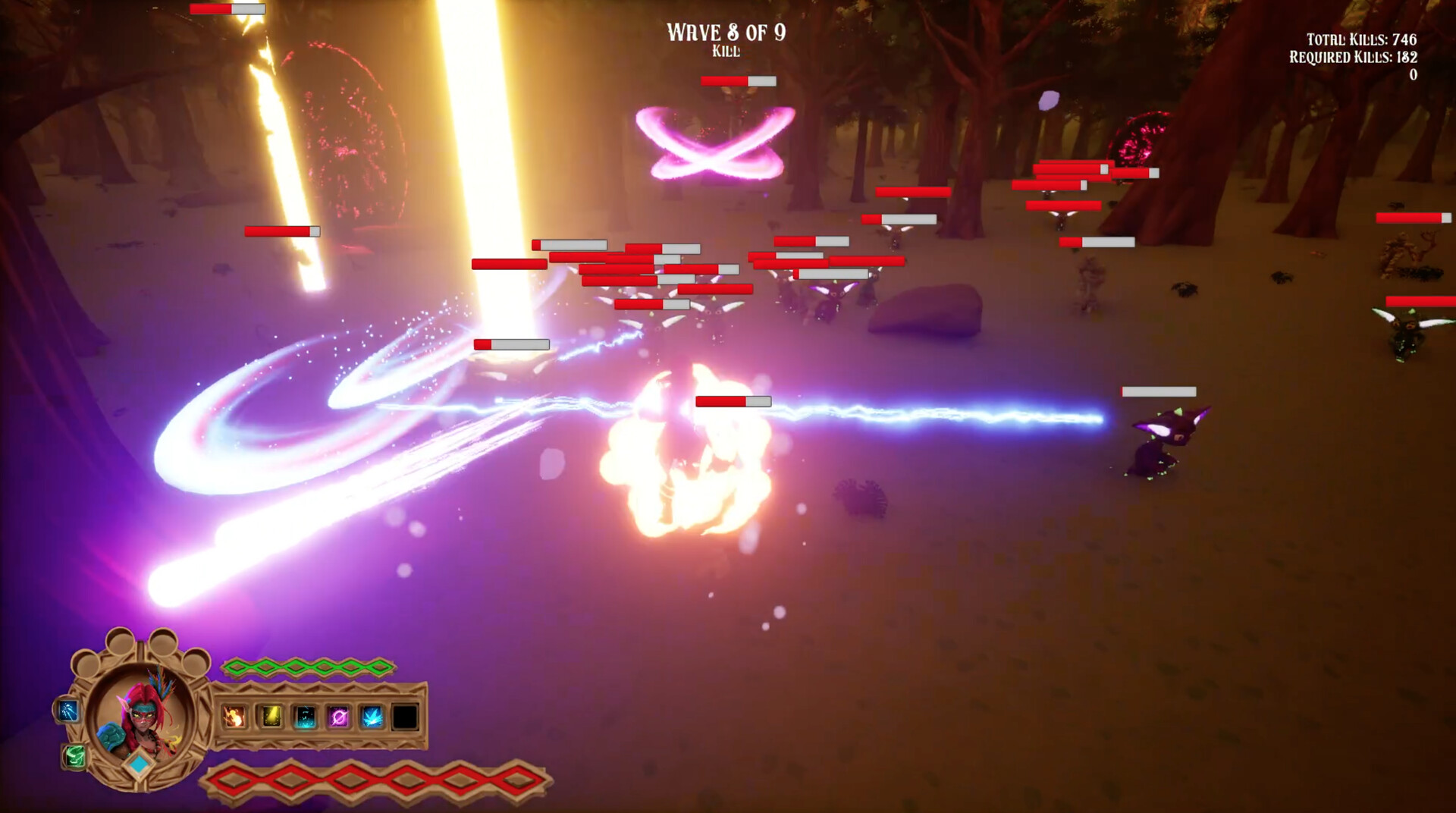The image size is (1456, 813).
Task: Click the Wave 8 of 9 header
Action: pos(724,33)
